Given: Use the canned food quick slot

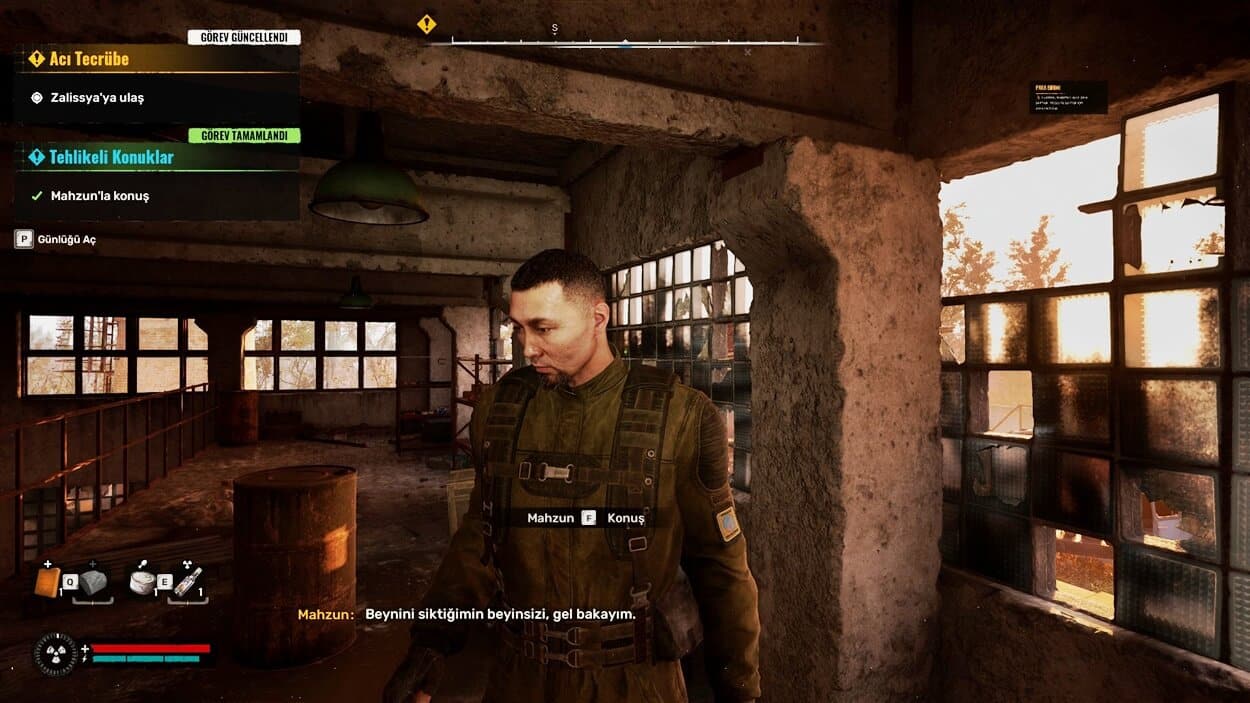Looking at the screenshot, I should (142, 582).
